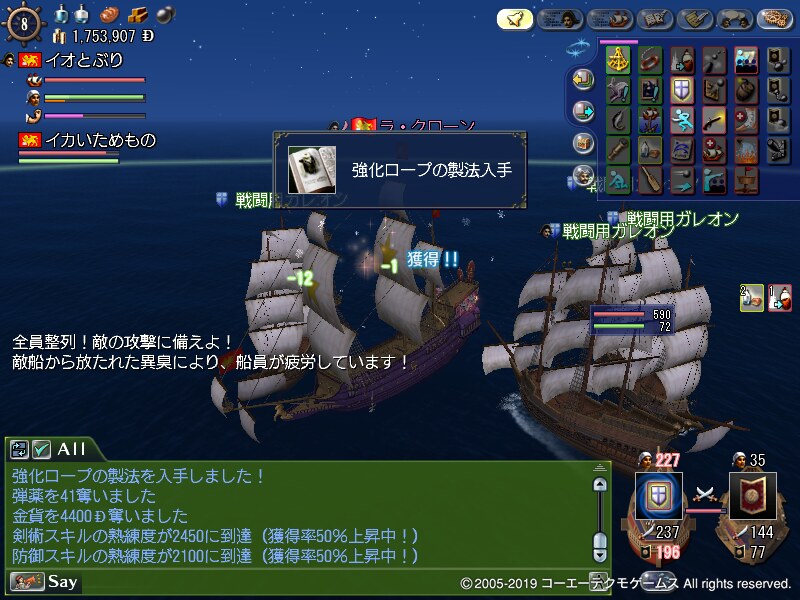Use the telescope skill icon

point(619,151)
